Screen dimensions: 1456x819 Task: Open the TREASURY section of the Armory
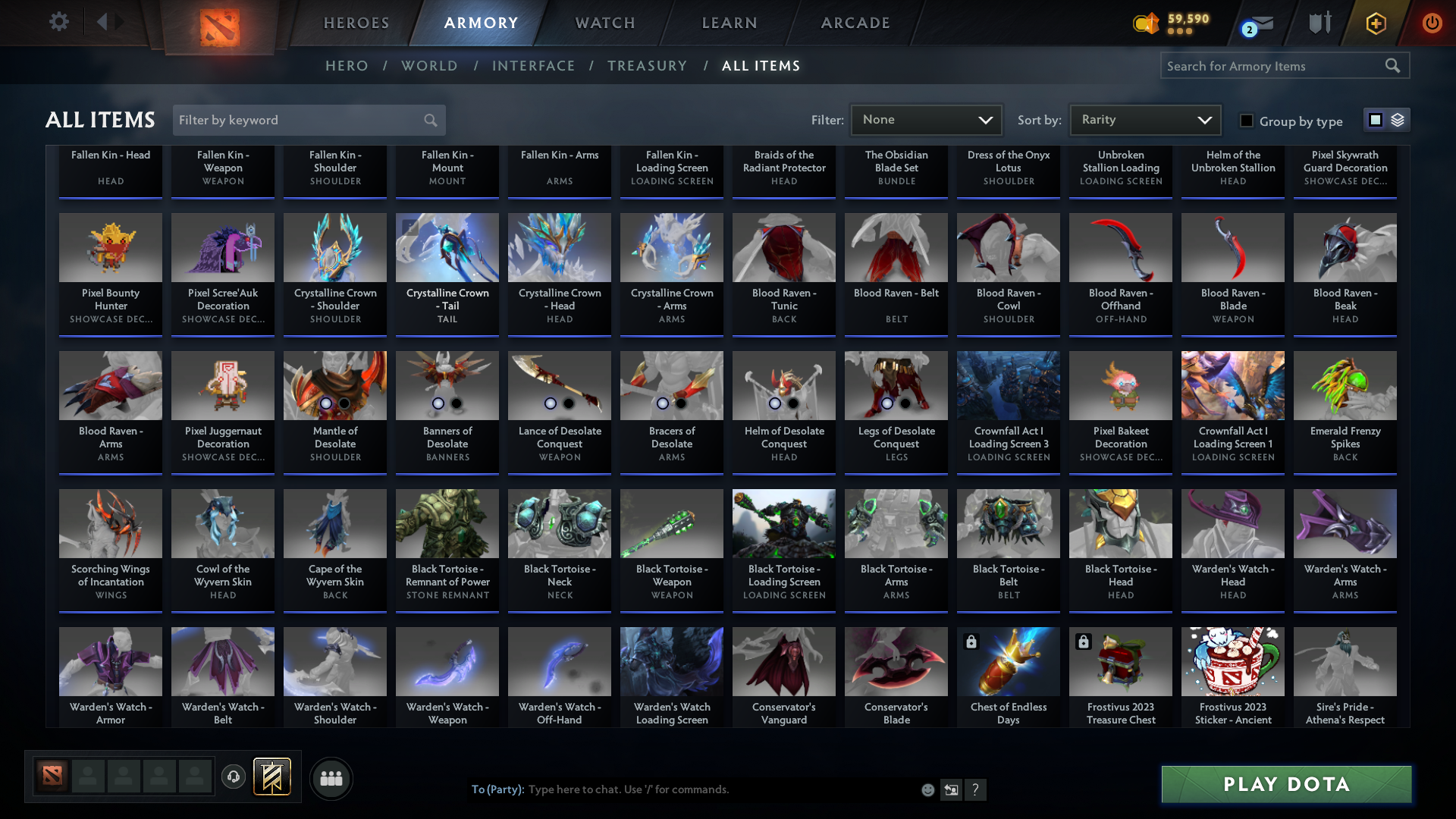tap(647, 66)
